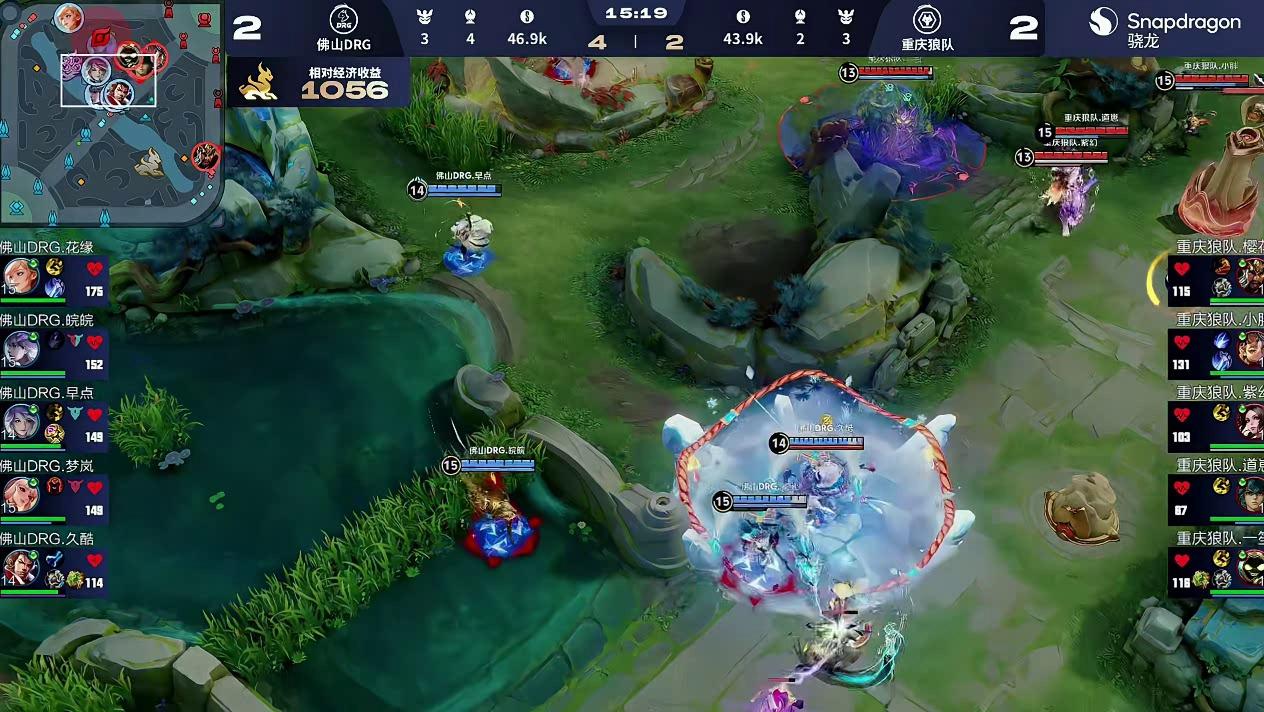Choose player 佛山DRG.早点's portrait
The width and height of the screenshot is (1264, 712).
tap(20, 421)
